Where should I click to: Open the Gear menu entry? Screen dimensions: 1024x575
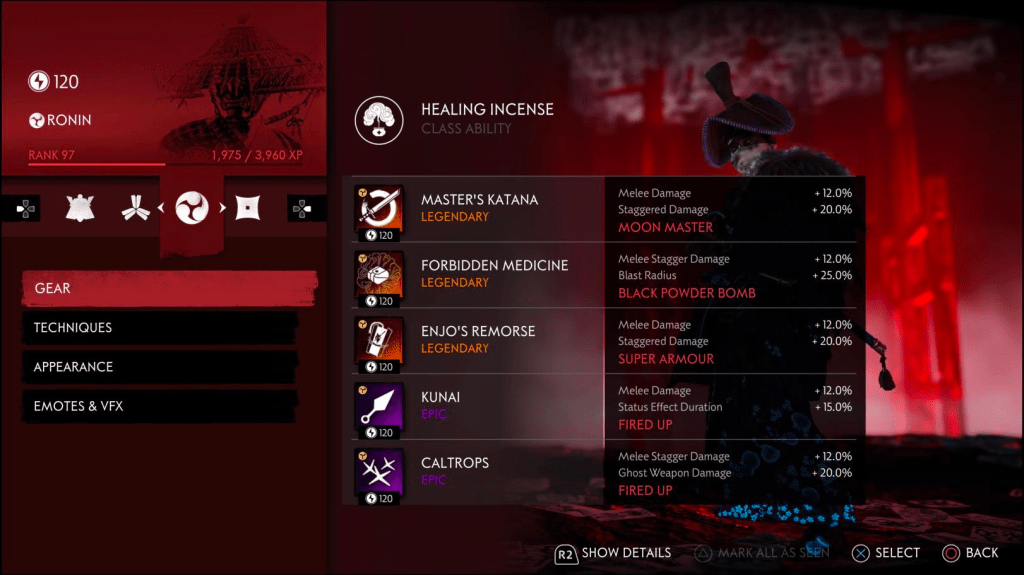tap(168, 288)
